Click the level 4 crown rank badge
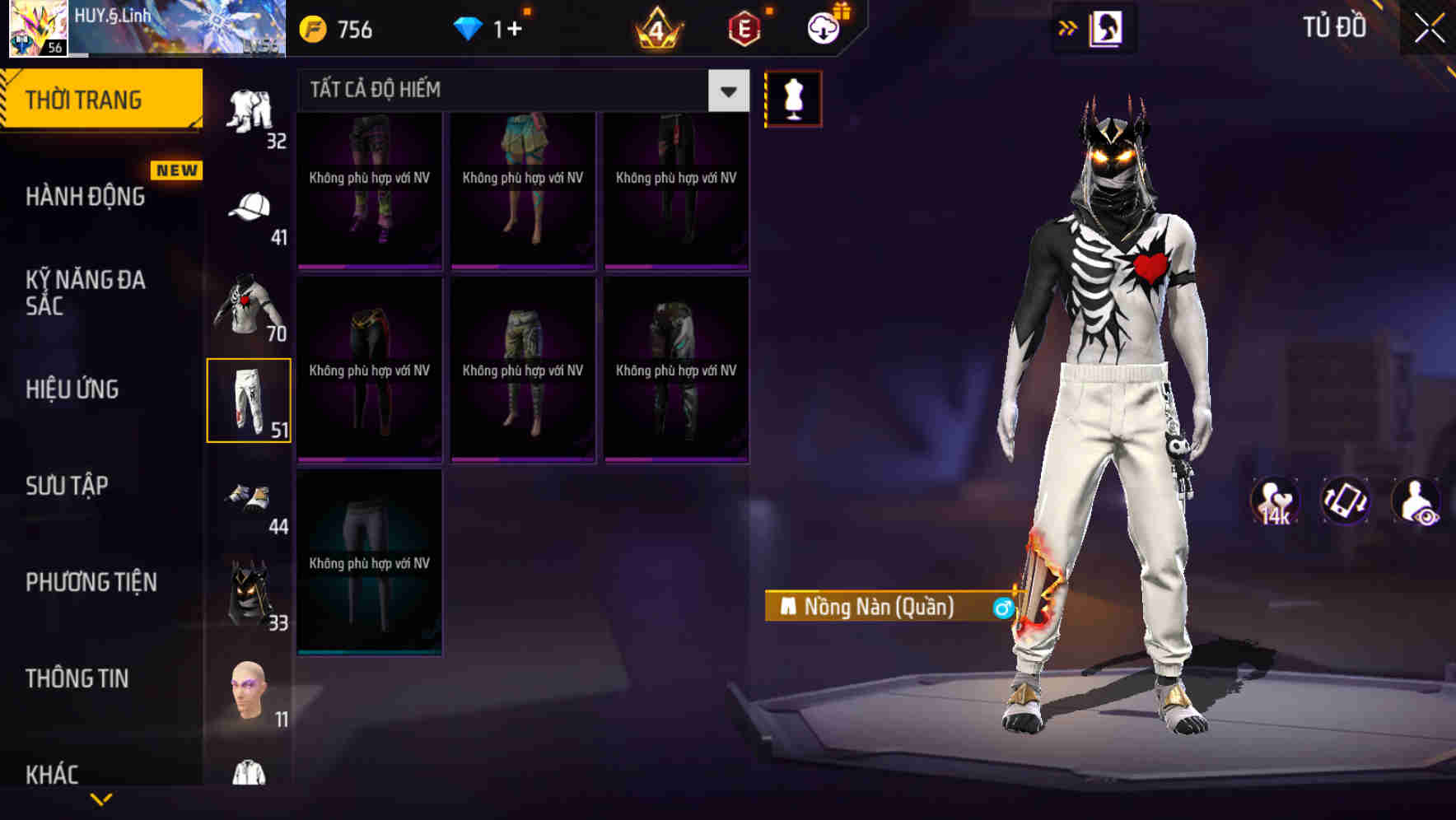Image resolution: width=1456 pixels, height=820 pixels. (x=659, y=29)
